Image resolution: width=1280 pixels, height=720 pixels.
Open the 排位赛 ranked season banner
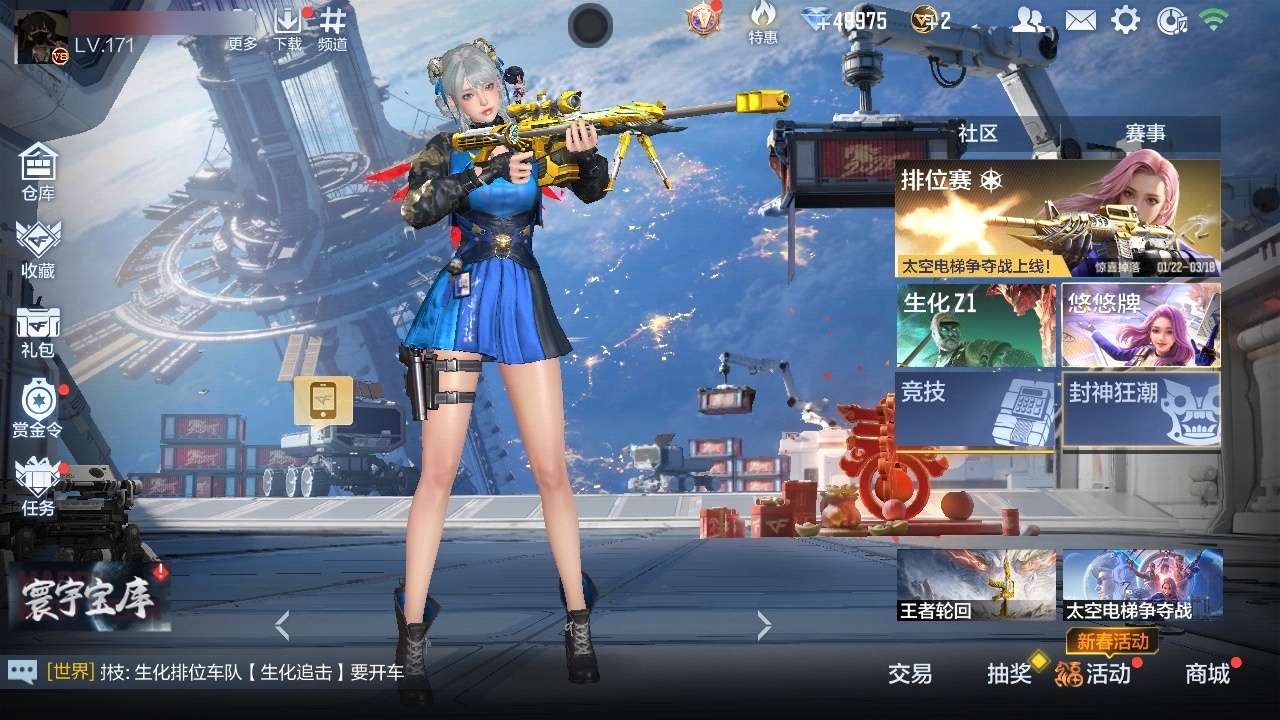1060,215
